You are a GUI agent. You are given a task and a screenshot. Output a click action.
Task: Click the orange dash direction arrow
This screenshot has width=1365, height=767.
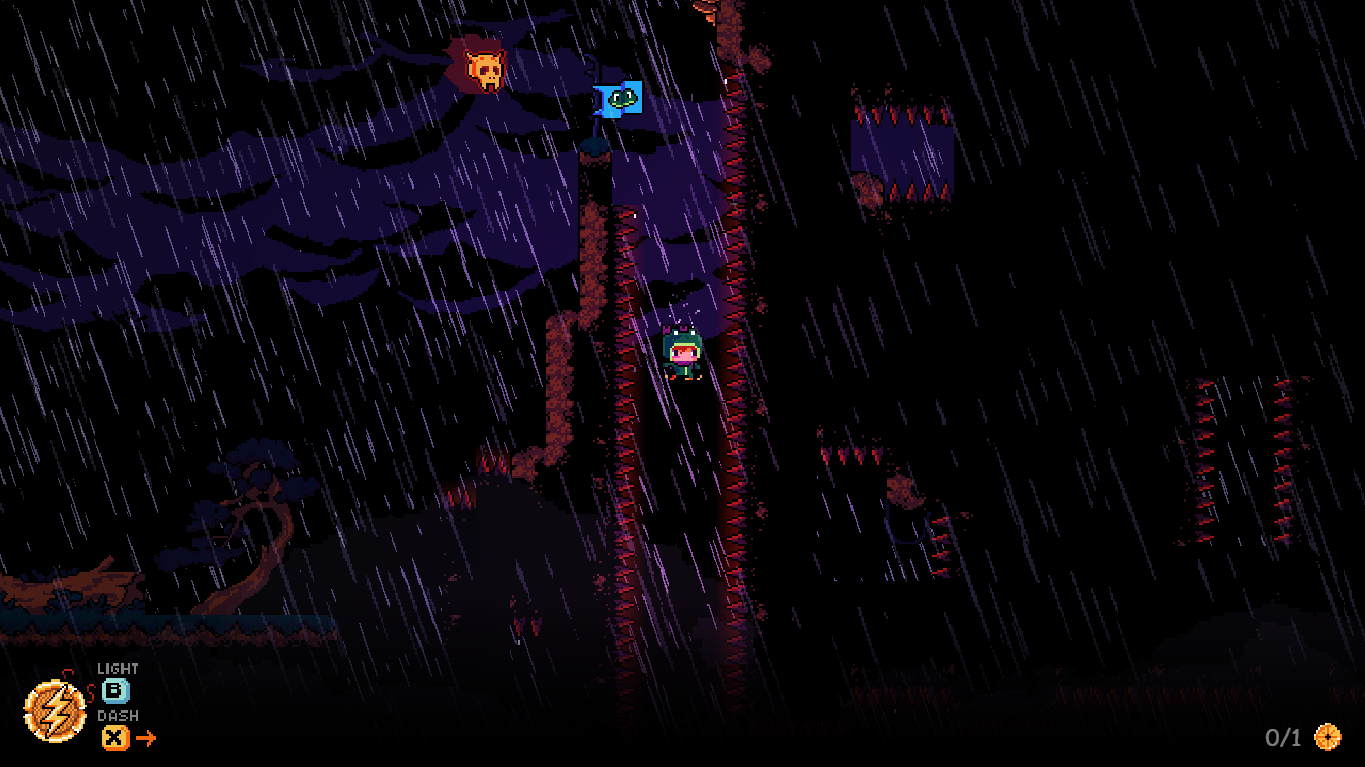pyautogui.click(x=145, y=738)
